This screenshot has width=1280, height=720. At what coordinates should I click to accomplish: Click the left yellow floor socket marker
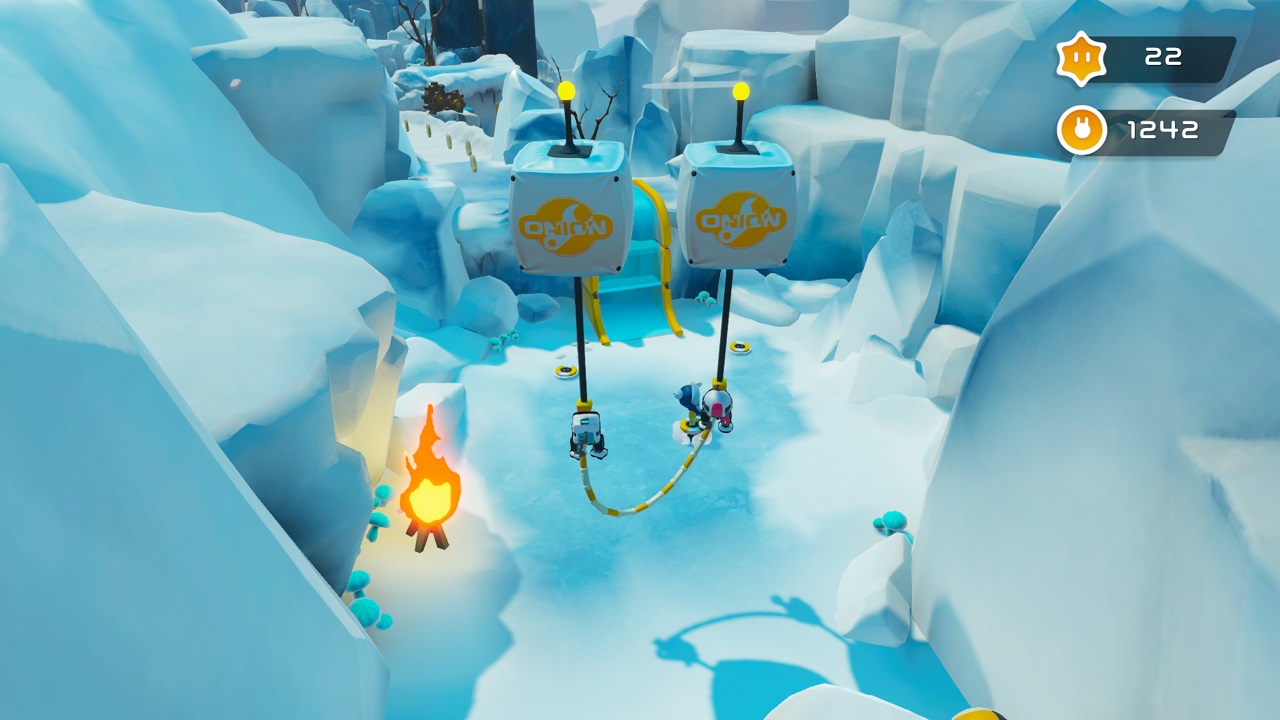[x=565, y=370]
